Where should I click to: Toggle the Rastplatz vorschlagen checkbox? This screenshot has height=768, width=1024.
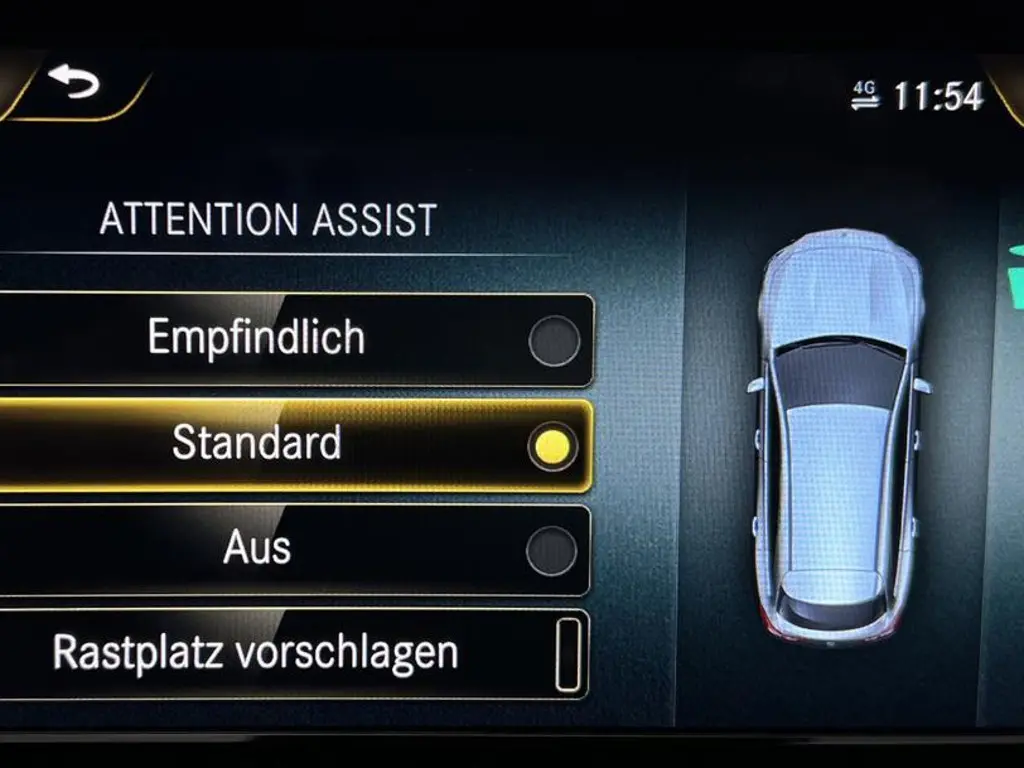point(567,655)
